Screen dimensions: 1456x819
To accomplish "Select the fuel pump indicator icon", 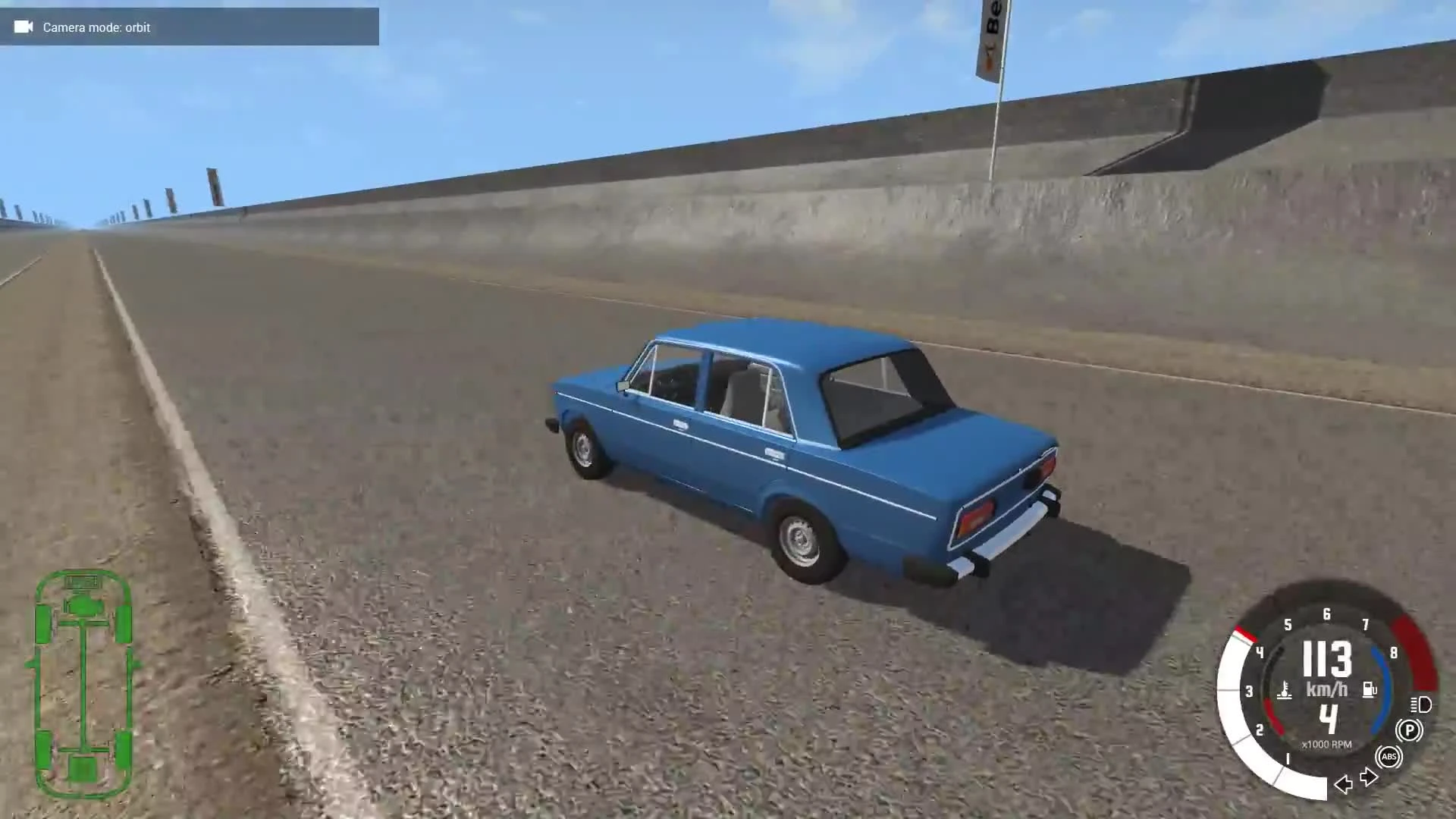I will coord(1369,689).
